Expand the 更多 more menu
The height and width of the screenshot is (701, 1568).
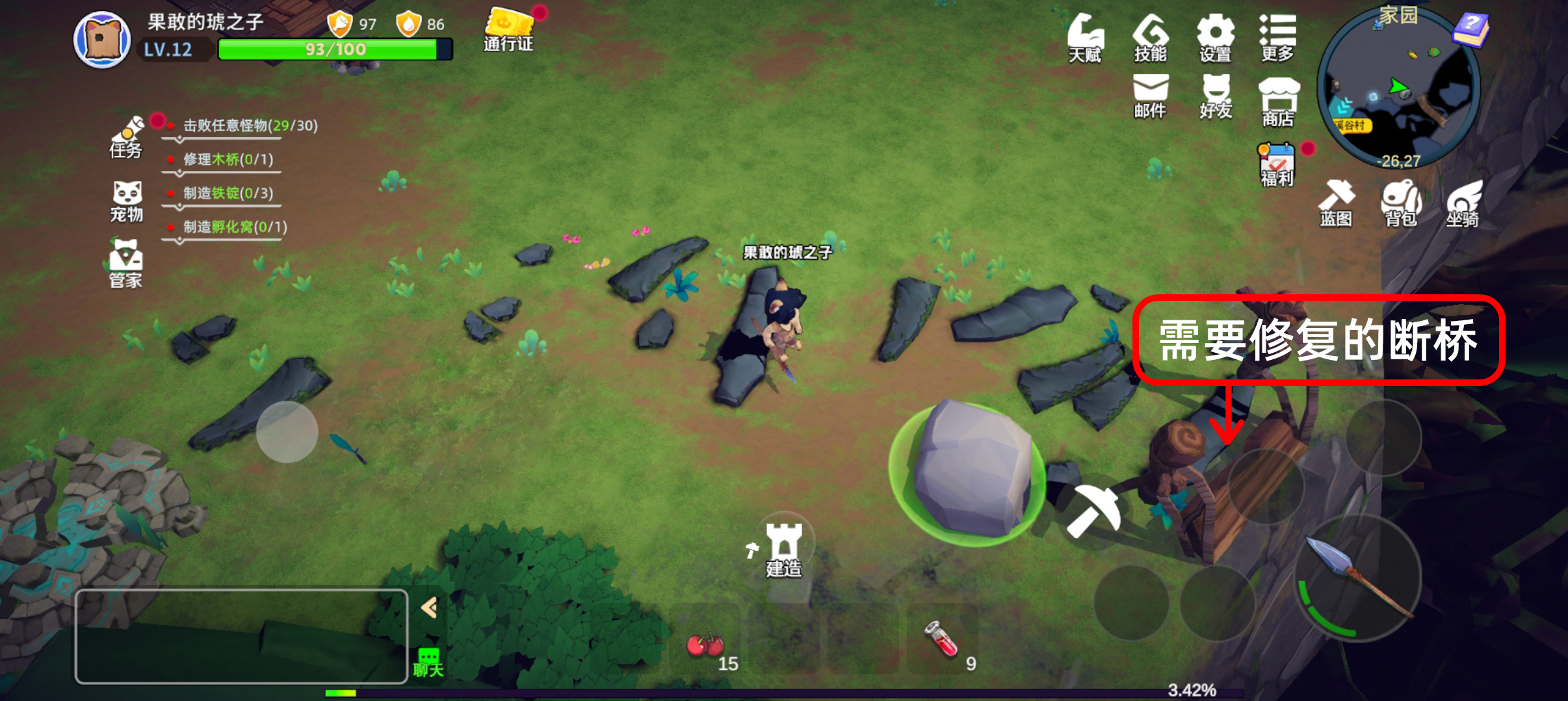(1277, 38)
